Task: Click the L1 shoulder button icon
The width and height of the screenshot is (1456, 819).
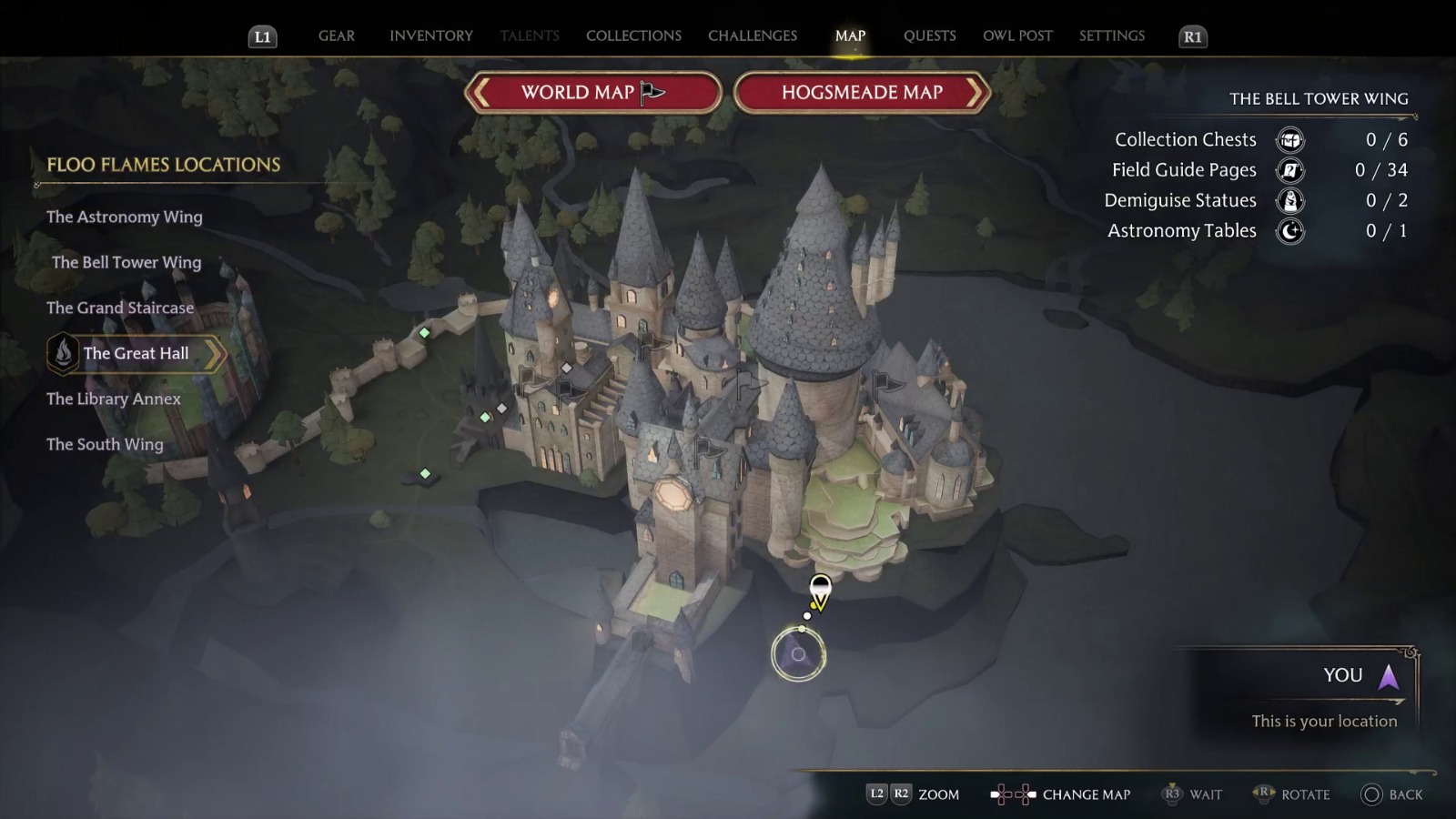Action: (x=261, y=37)
